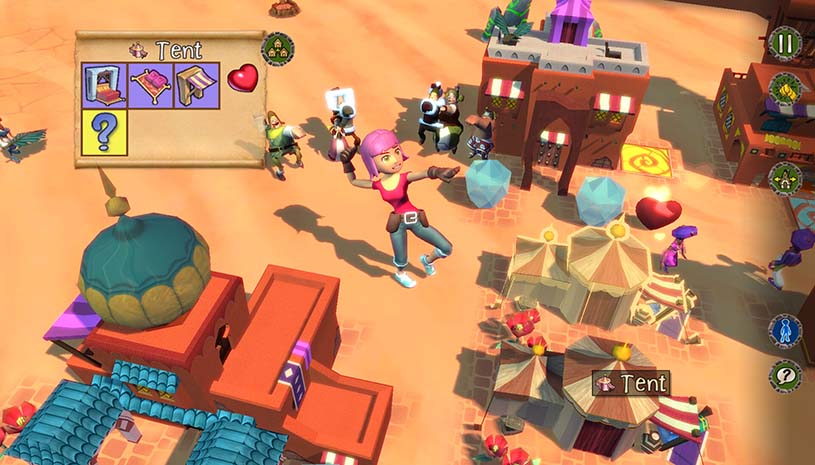Show help via the speech bubble icon
The image size is (815, 465).
pos(785,376)
